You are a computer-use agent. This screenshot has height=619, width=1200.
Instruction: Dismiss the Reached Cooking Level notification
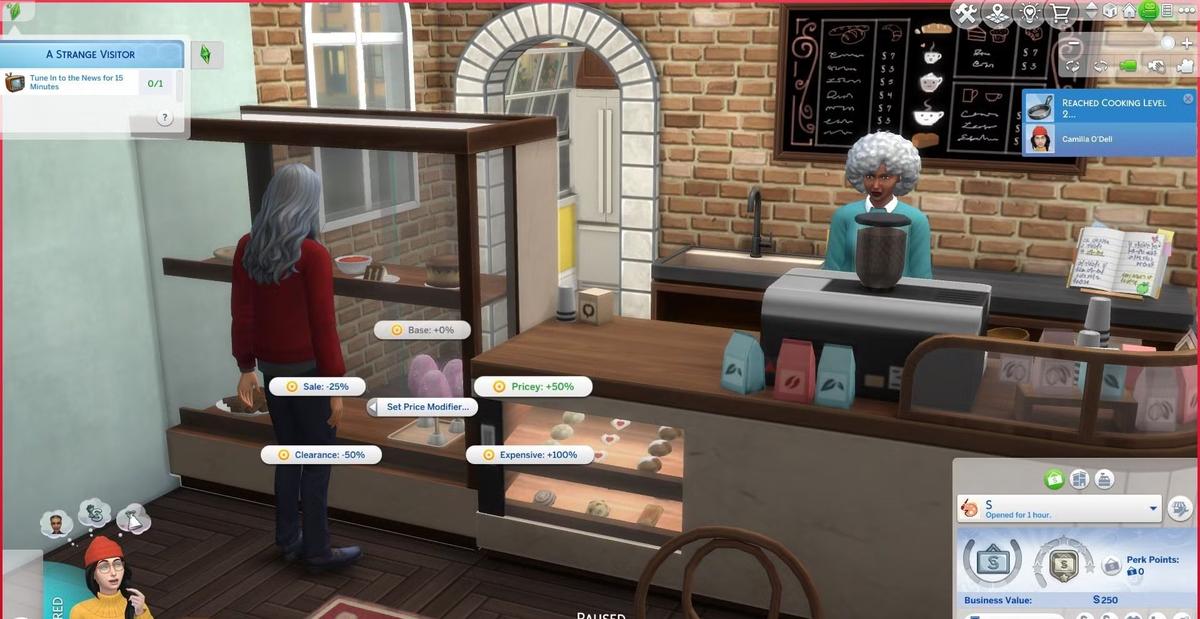[x=1188, y=99]
